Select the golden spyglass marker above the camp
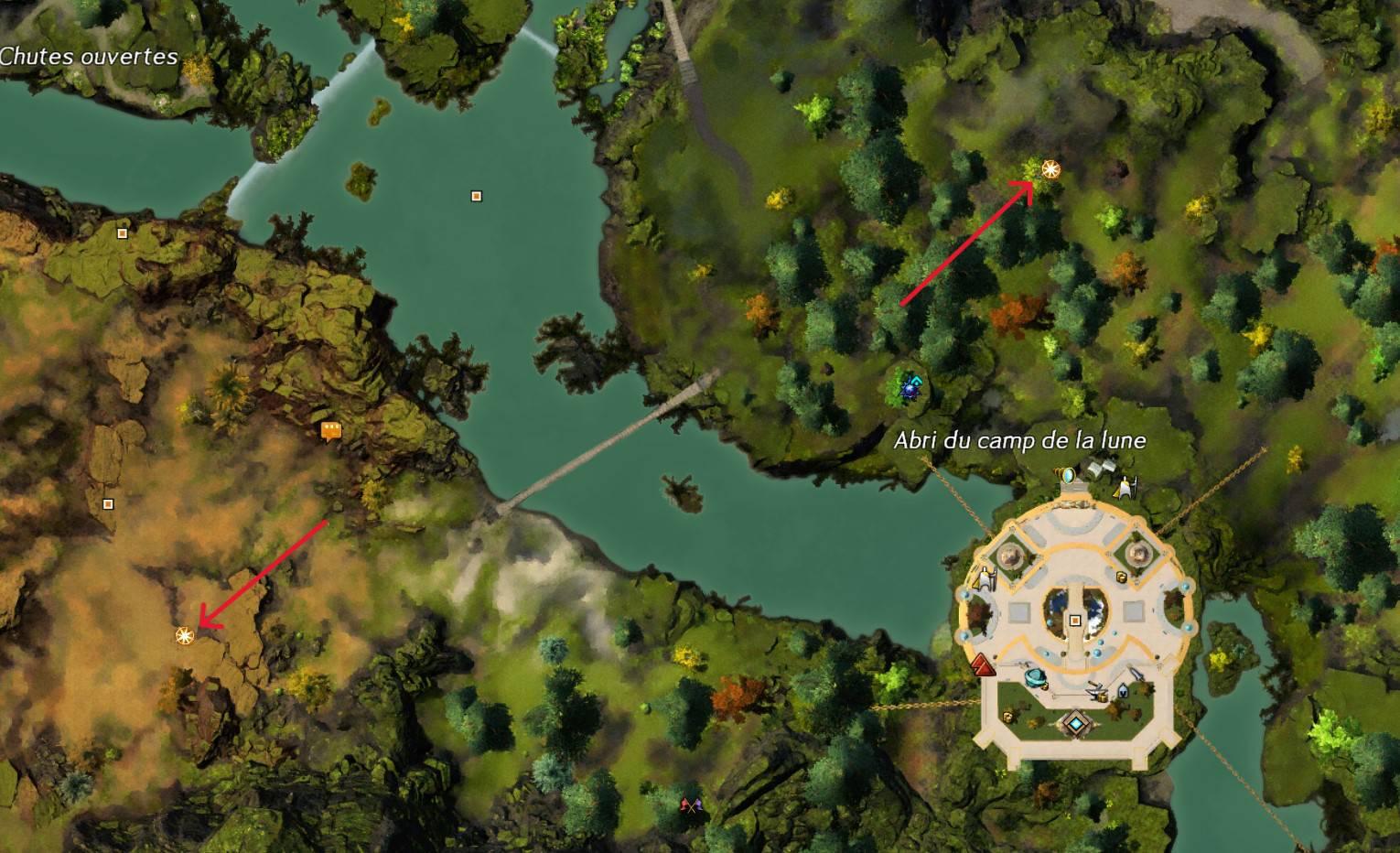 tap(1067, 474)
